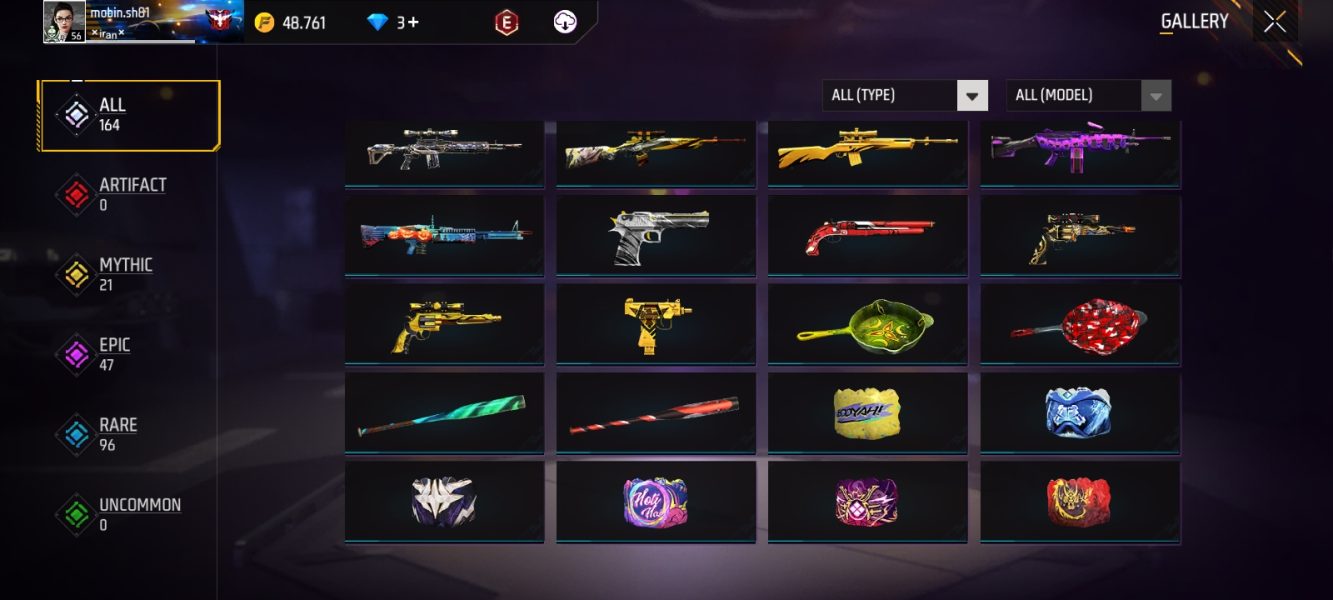1333x600 pixels.
Task: Choose the teal baseball bat skin
Action: (x=444, y=412)
